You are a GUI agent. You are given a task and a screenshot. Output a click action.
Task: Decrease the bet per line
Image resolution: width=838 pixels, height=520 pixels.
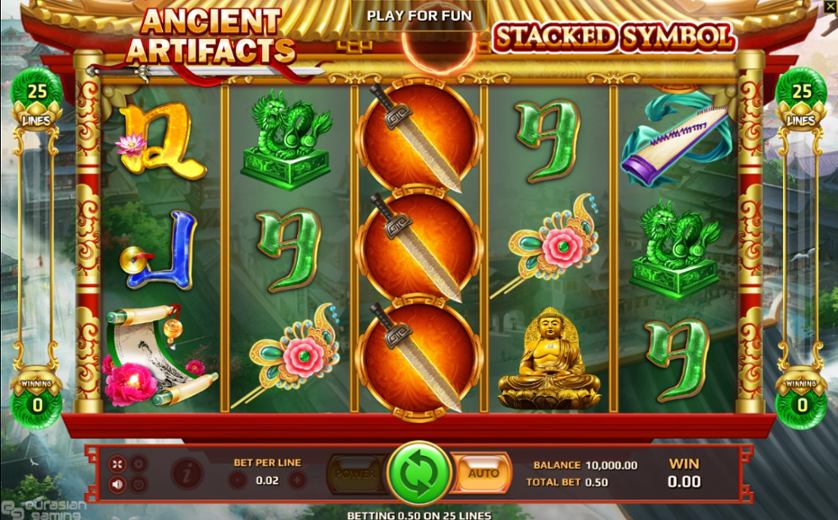pos(237,480)
